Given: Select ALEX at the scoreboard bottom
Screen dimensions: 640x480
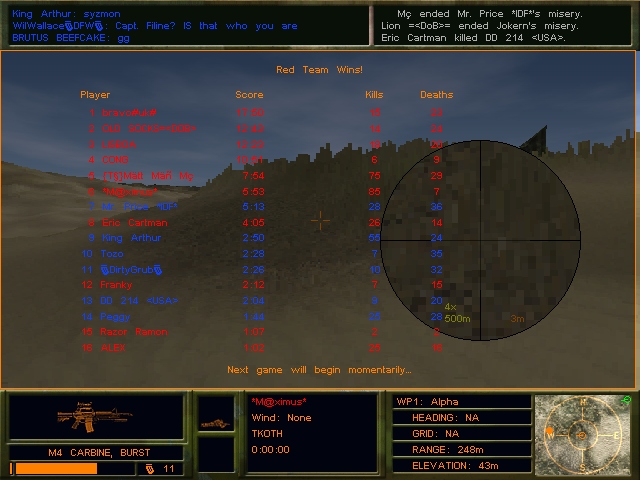Looking at the screenshot, I should pos(113,347).
